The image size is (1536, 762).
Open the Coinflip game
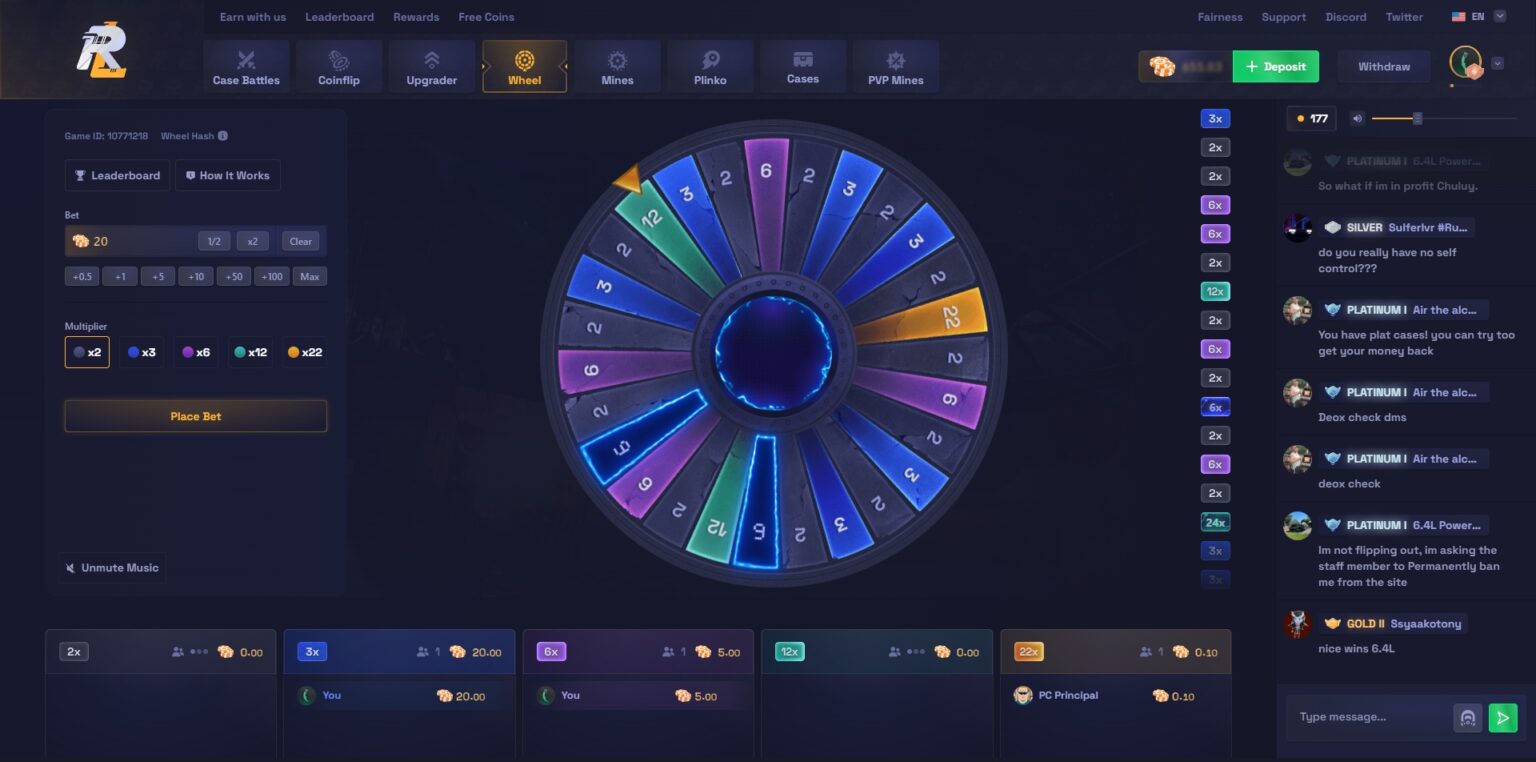click(x=339, y=66)
